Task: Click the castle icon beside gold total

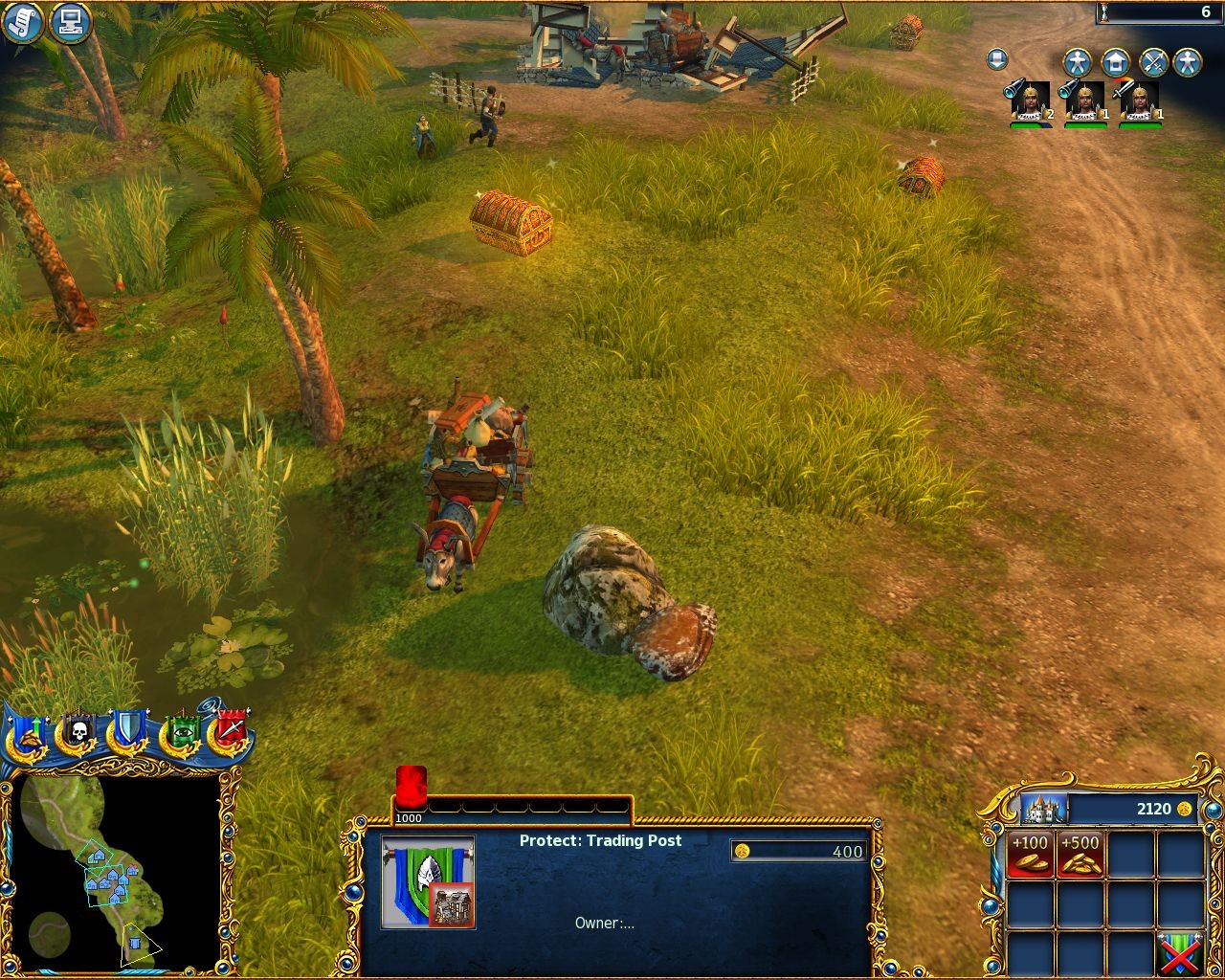Action: (x=1043, y=809)
